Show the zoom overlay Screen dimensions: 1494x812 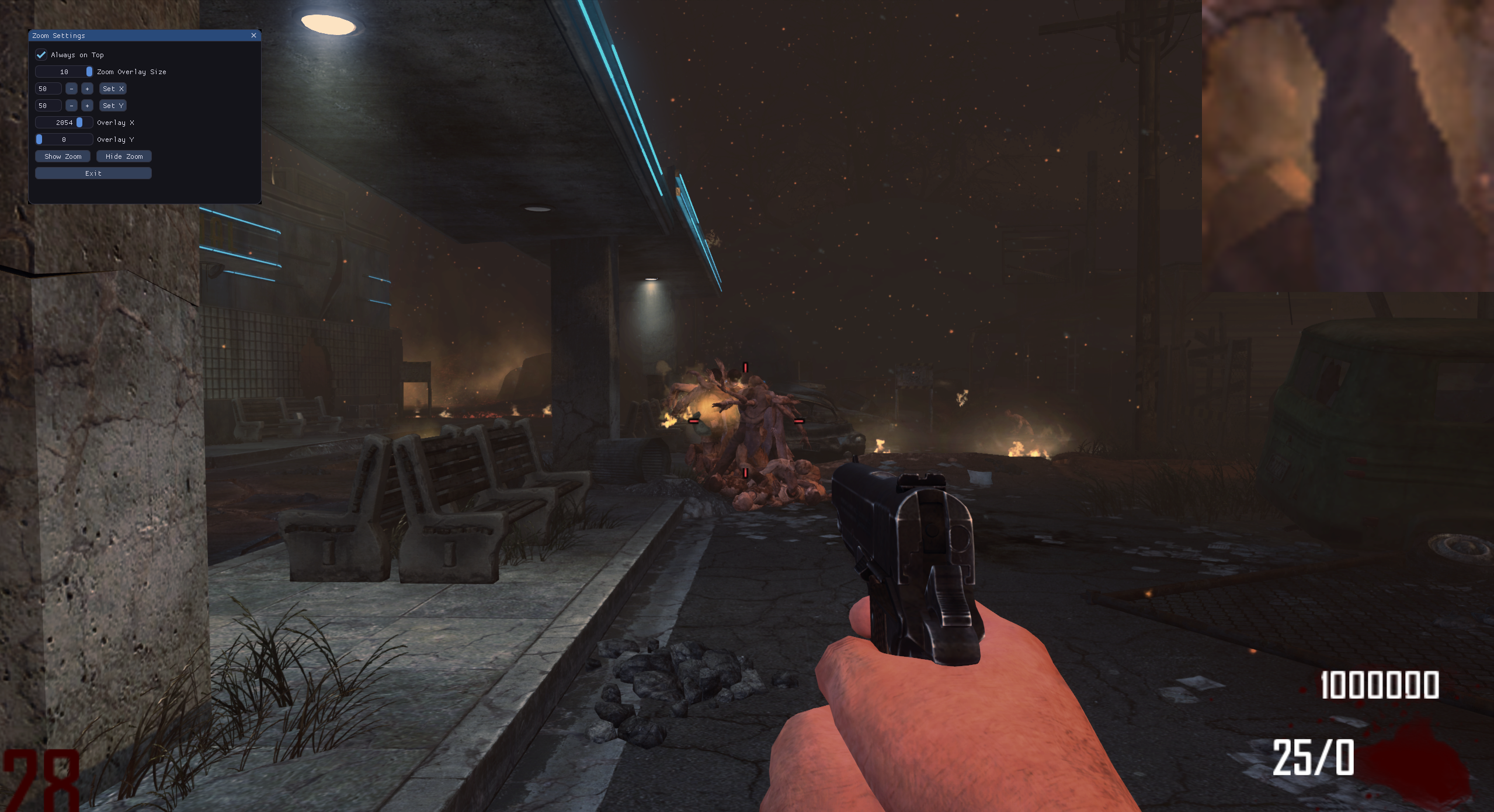62,156
